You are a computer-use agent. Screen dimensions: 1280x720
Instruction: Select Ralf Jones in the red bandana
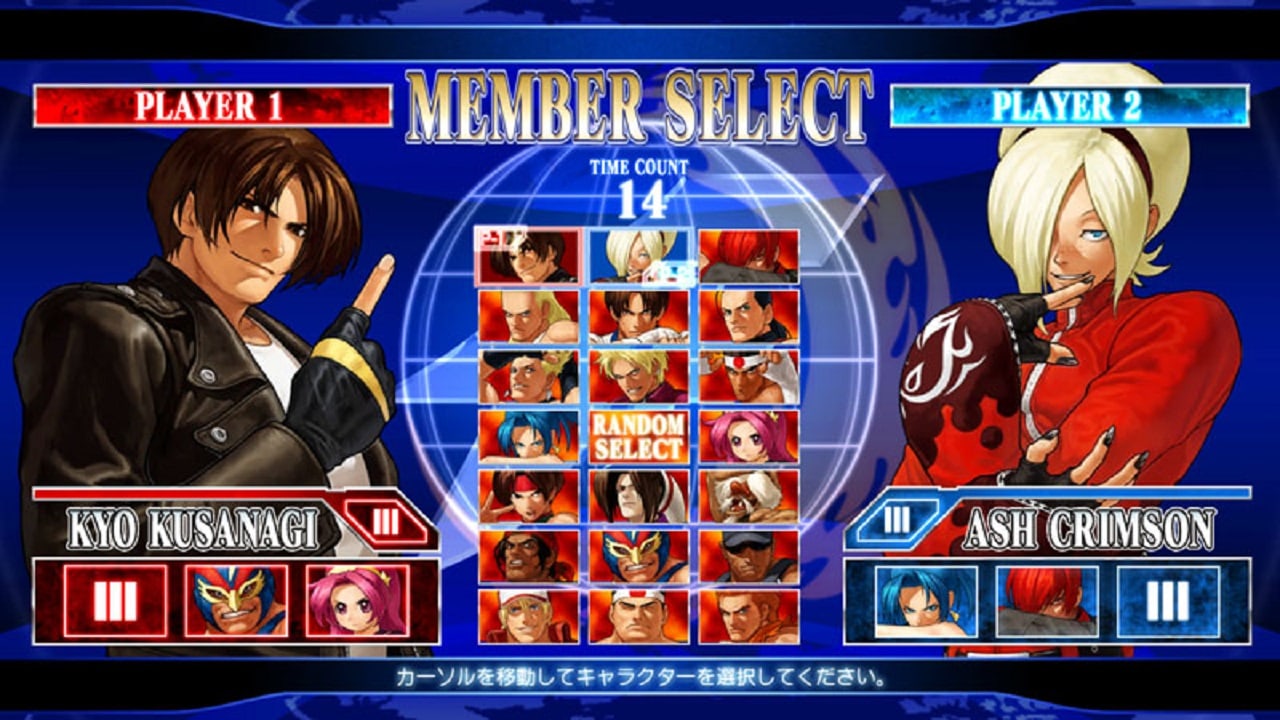tap(528, 556)
